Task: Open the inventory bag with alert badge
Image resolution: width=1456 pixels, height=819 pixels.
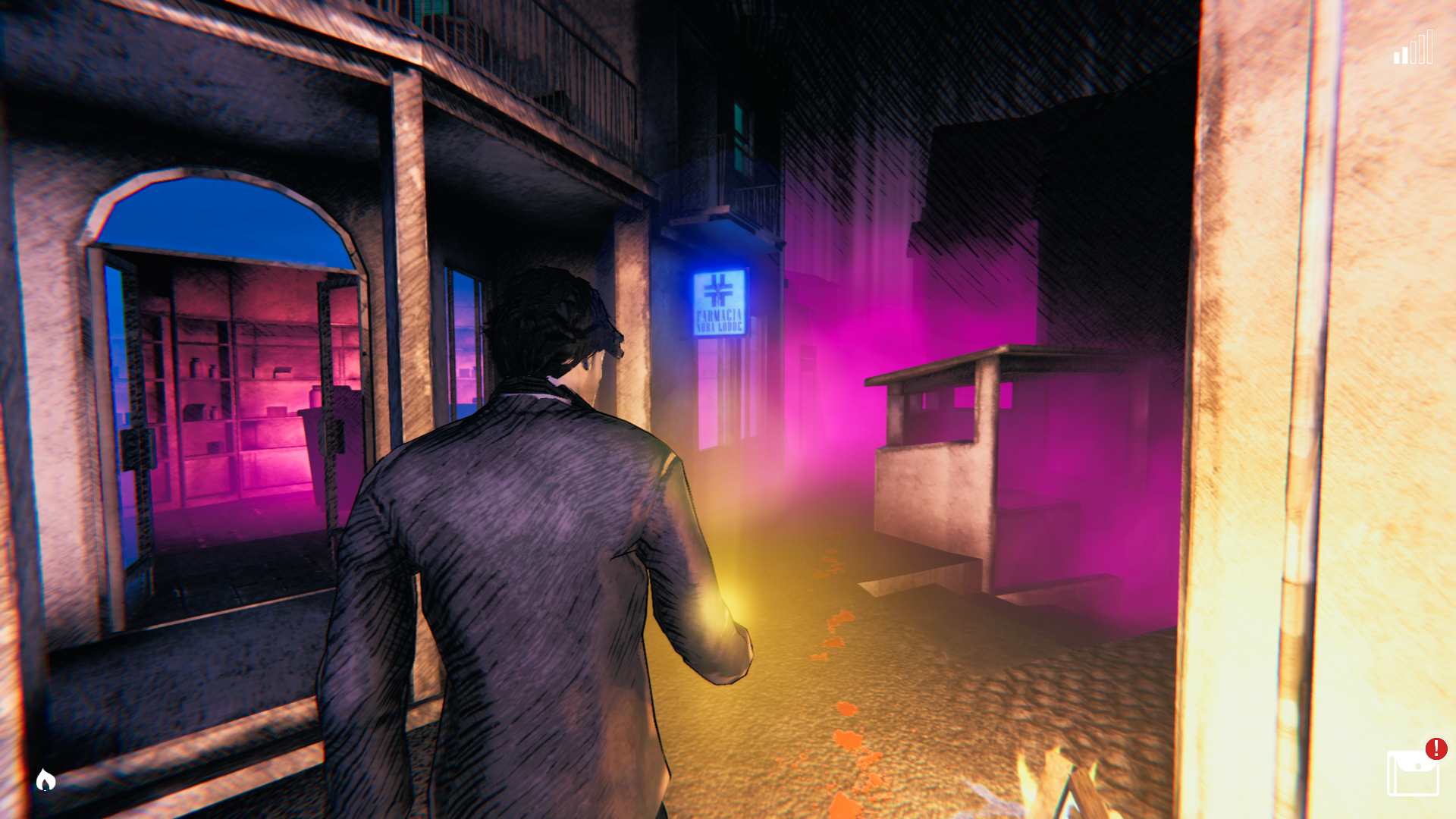Action: click(x=1412, y=772)
